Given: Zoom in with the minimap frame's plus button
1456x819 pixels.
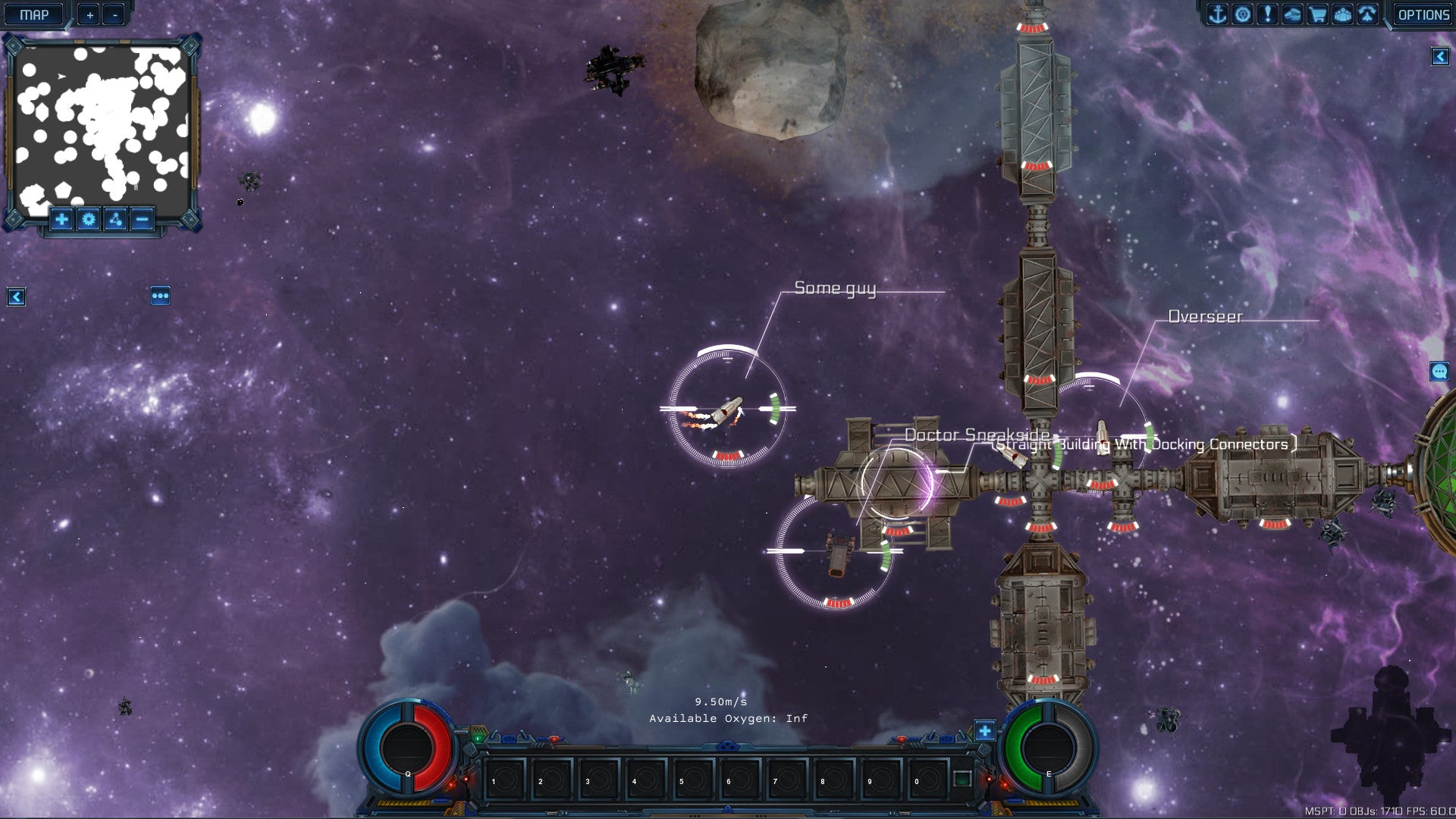Looking at the screenshot, I should tap(61, 220).
